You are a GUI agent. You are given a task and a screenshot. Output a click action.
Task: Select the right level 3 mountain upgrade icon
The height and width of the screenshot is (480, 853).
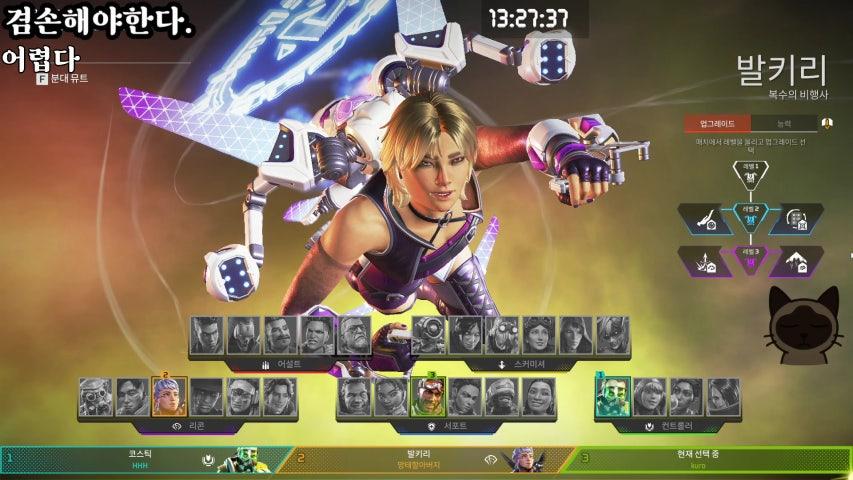click(x=796, y=261)
